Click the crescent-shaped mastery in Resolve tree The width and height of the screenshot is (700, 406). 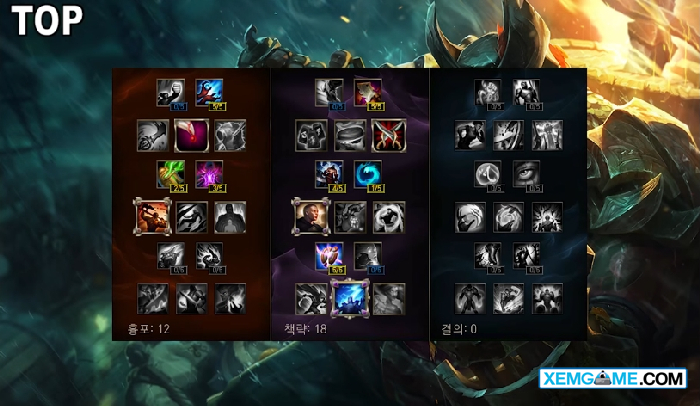[x=488, y=174]
